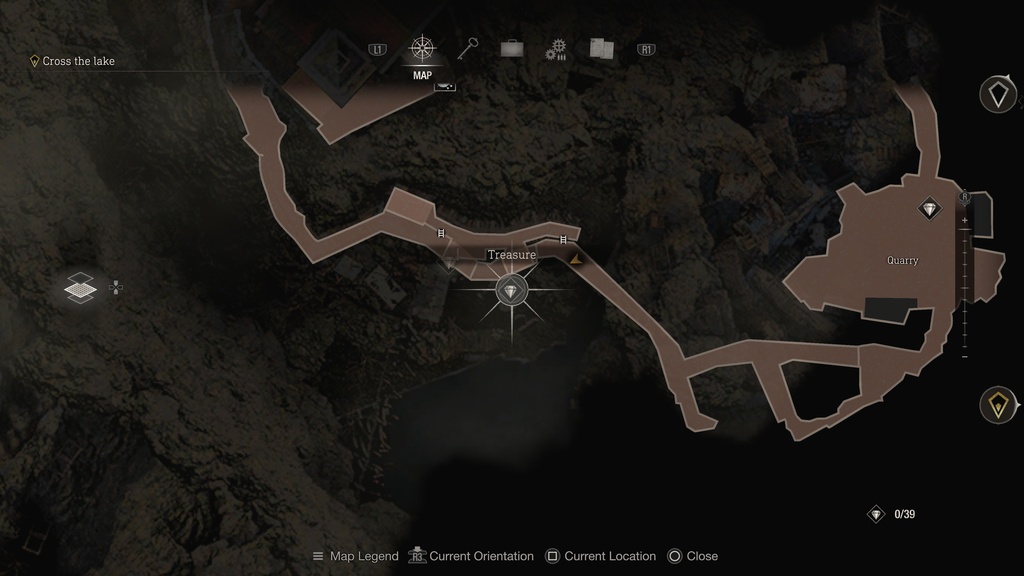Open the Map Legend
Viewport: 1024px width, 576px height.
(x=354, y=556)
